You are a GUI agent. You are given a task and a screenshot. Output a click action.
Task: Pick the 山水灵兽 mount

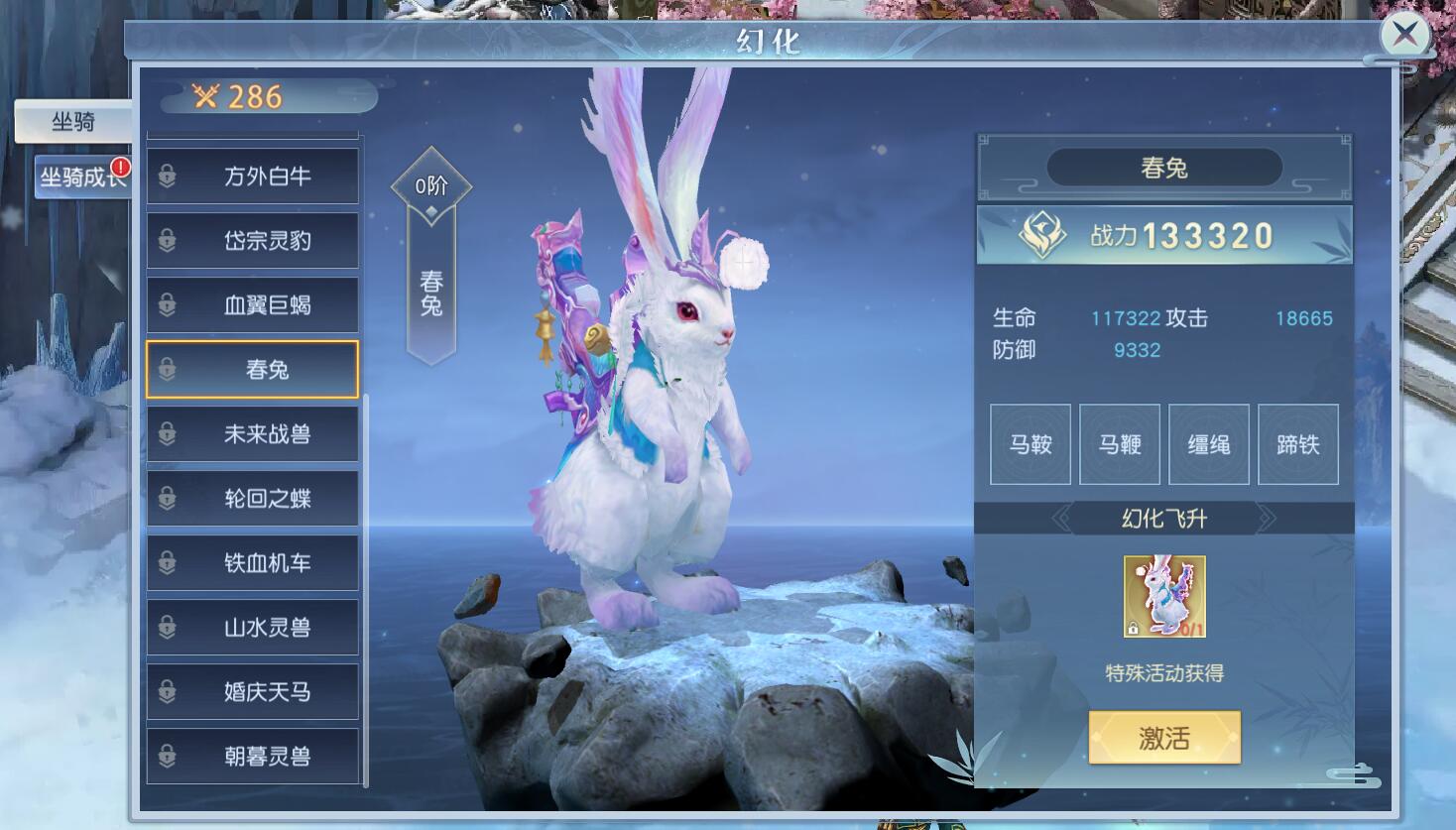pos(253,628)
